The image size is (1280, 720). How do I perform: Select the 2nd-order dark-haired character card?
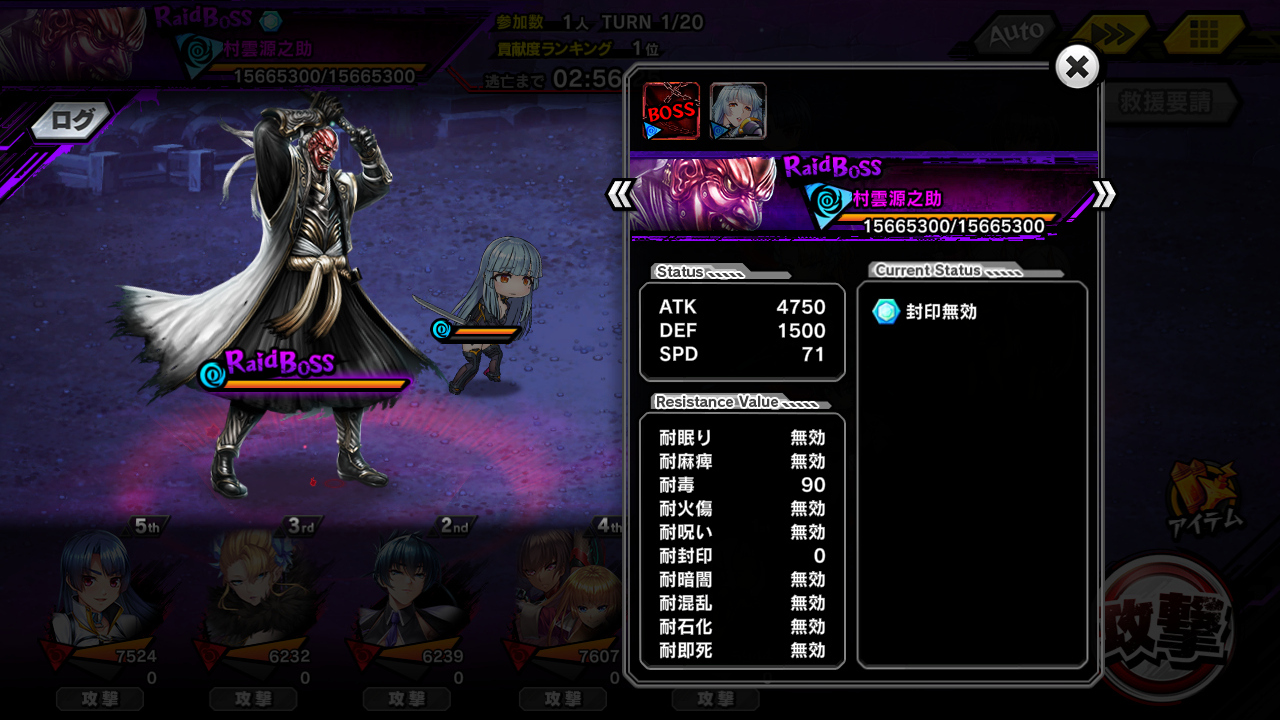click(x=407, y=600)
